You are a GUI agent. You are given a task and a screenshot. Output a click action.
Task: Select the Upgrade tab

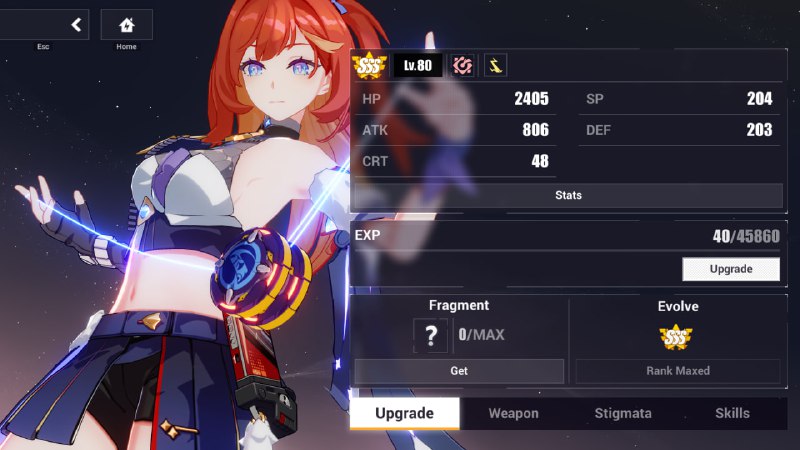point(404,413)
